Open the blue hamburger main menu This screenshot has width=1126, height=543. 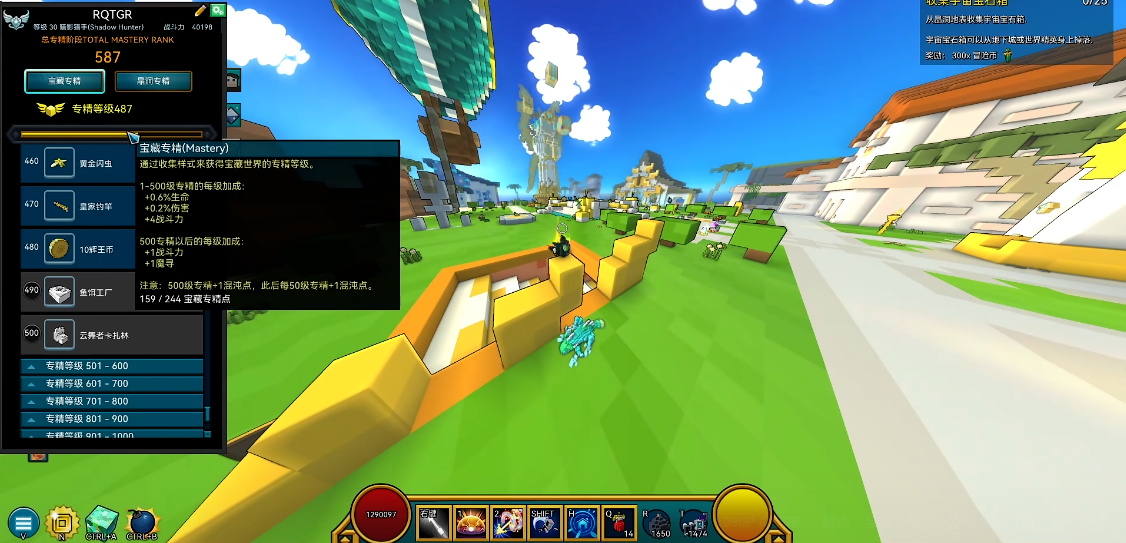tap(23, 522)
